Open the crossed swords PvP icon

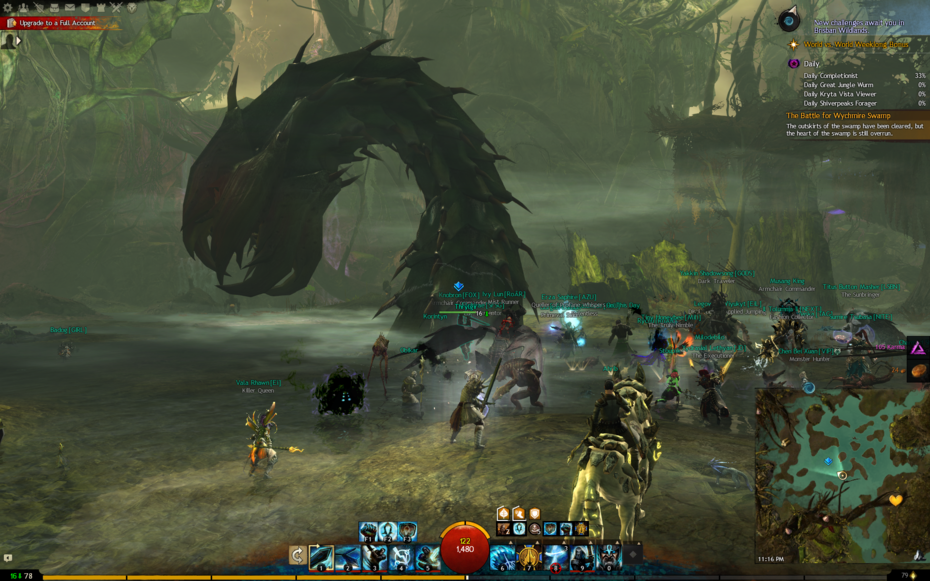click(x=116, y=7)
